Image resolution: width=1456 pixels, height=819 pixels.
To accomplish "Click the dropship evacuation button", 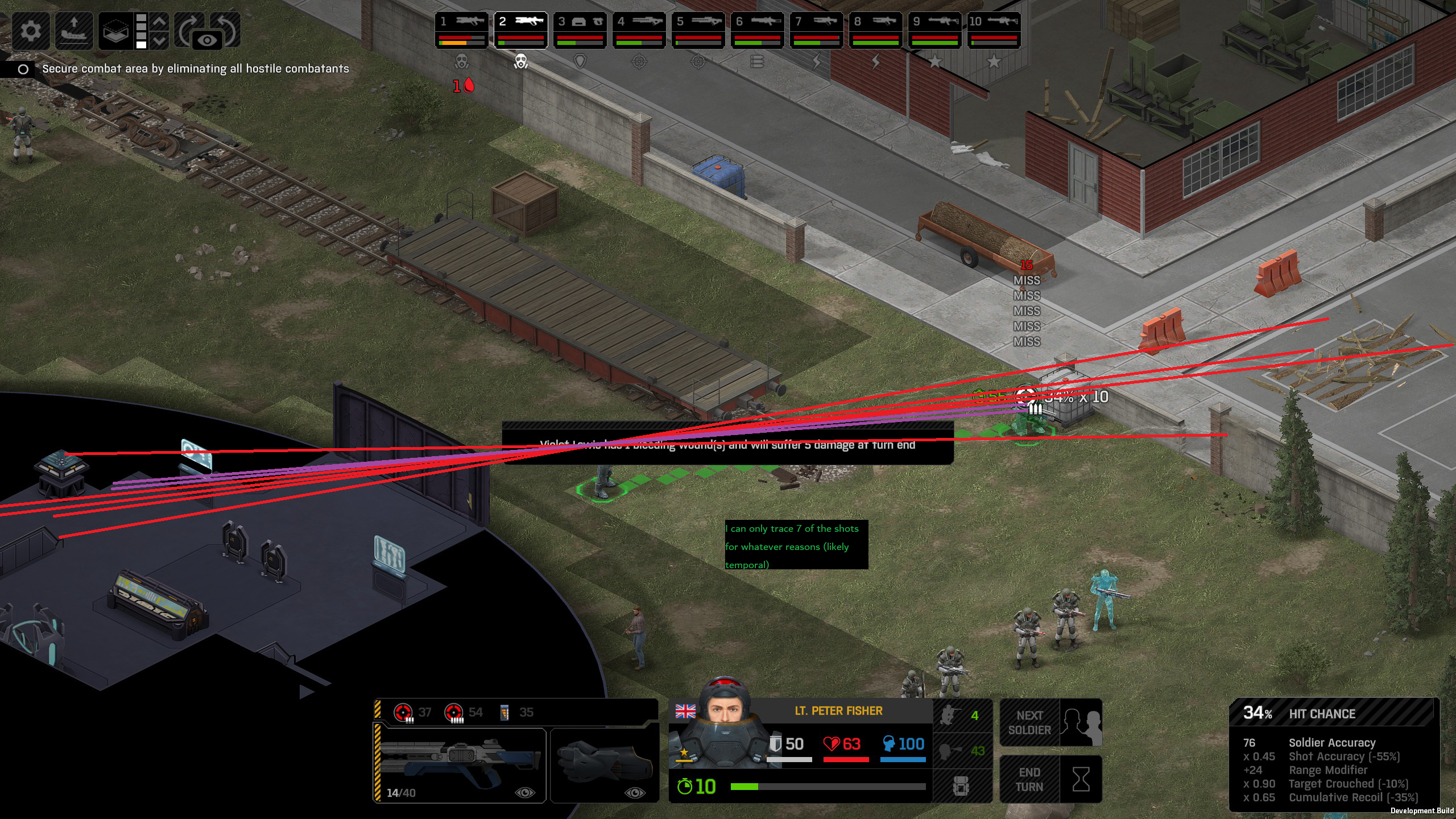I will point(74,30).
